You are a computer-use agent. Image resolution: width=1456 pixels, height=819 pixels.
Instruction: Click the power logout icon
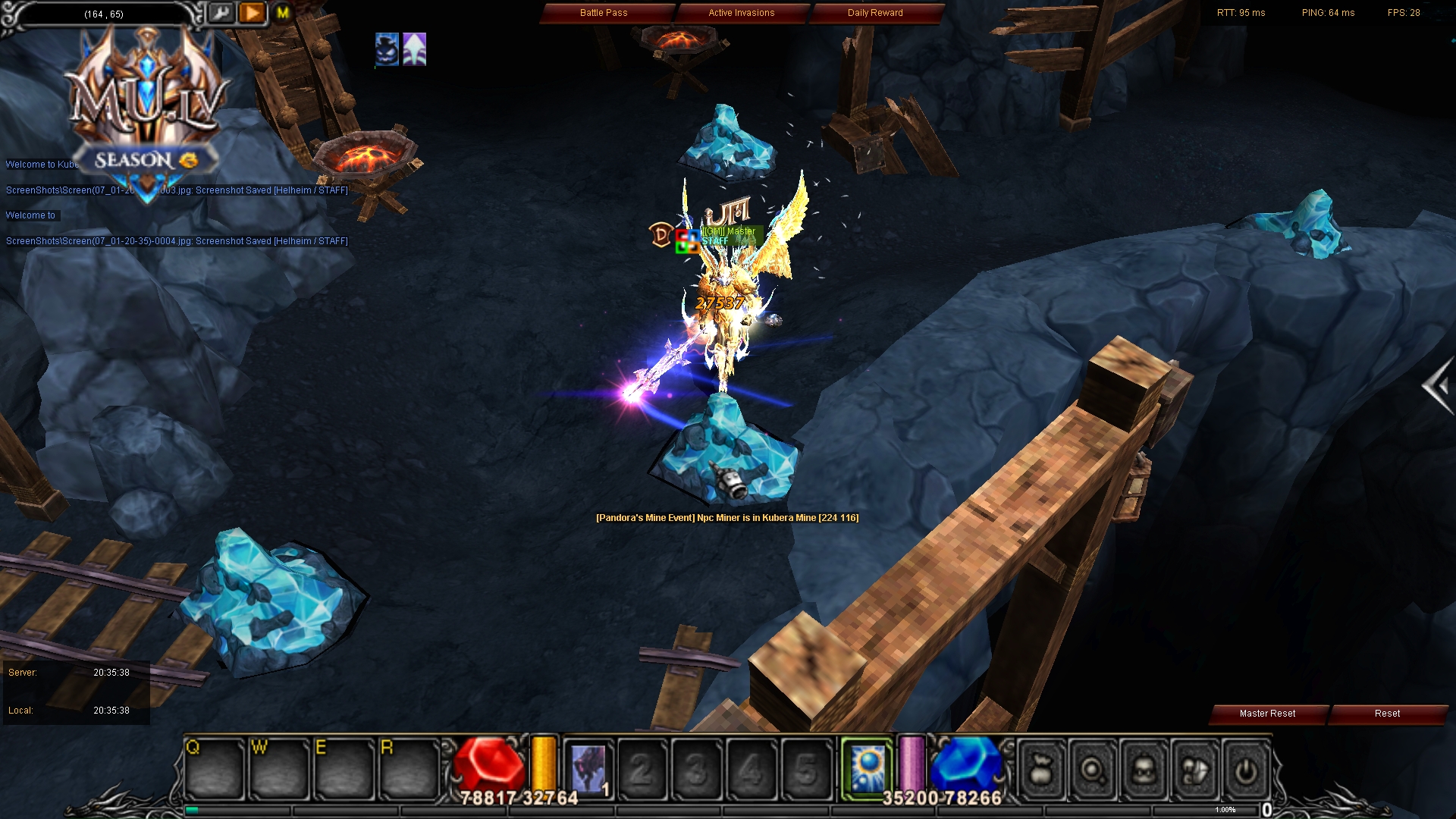pyautogui.click(x=1244, y=770)
